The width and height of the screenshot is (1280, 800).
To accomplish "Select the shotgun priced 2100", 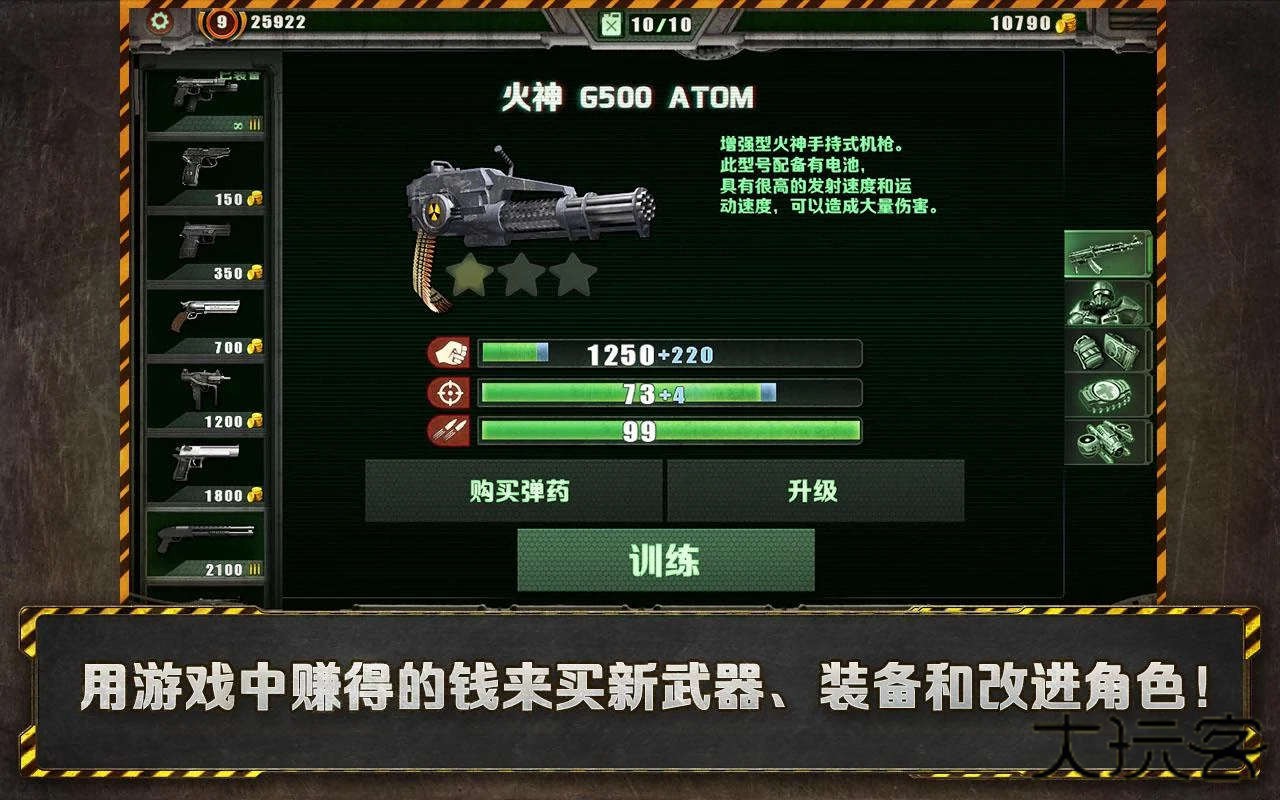I will (205, 545).
